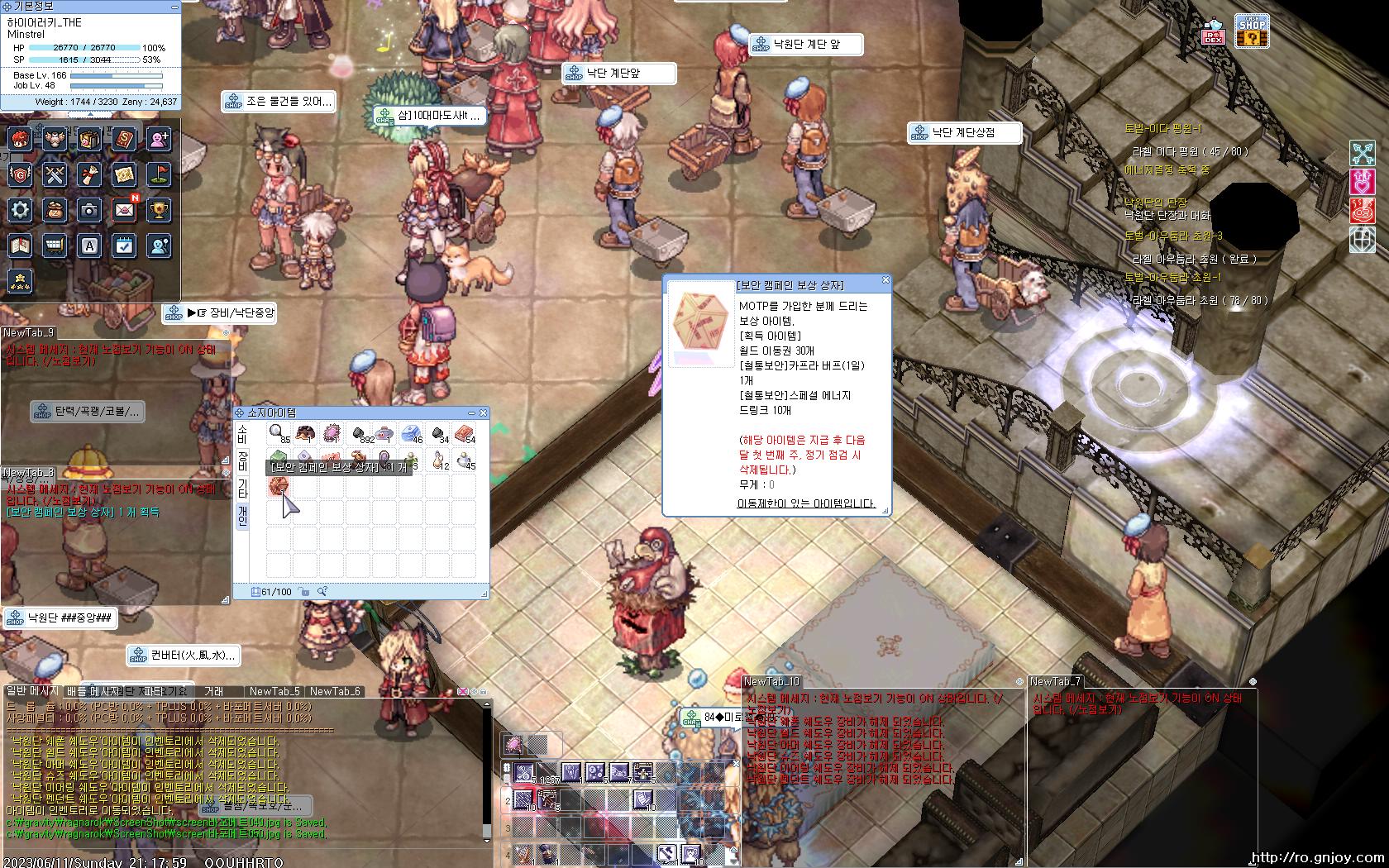Viewport: 1389px width, 868px height.
Task: Open the shopping cart icon
Action: [x=55, y=246]
